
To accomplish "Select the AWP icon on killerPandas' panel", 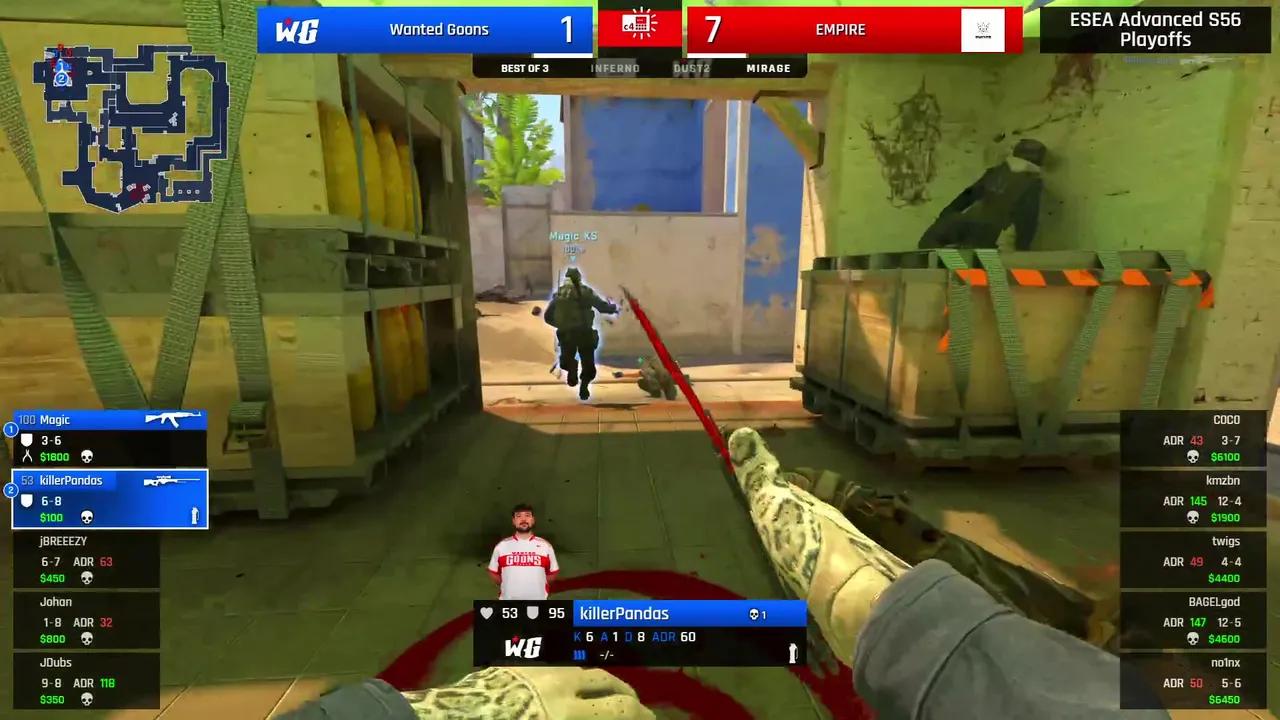I will point(172,480).
